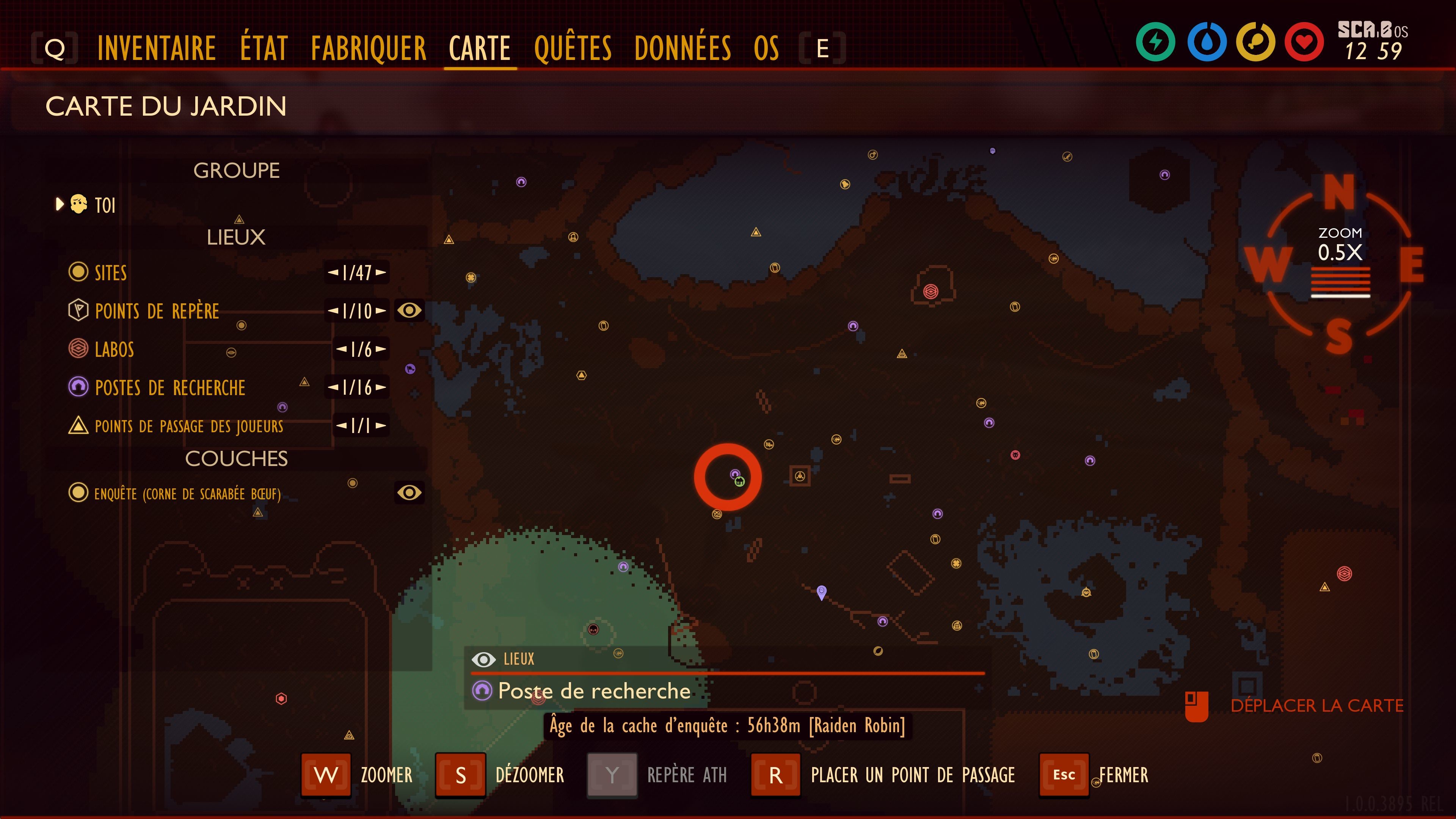Screen dimensions: 1456x819
Task: Choose Placer un point de passage
Action: (775, 775)
